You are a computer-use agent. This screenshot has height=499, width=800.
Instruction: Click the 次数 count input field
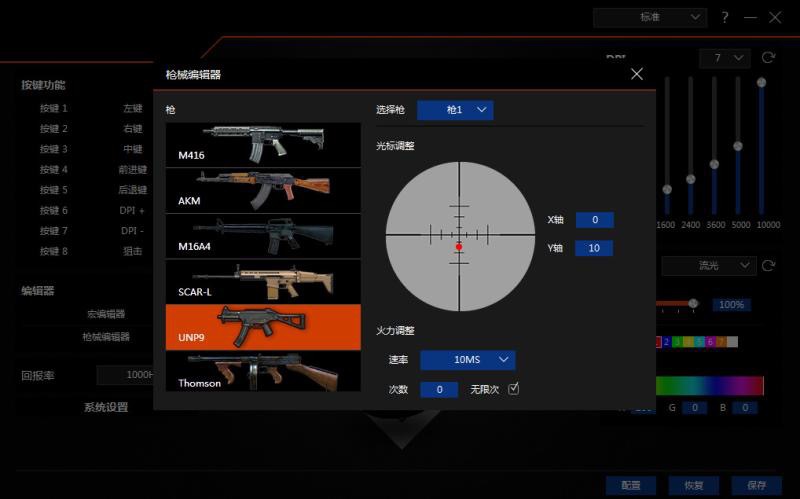[x=439, y=390]
